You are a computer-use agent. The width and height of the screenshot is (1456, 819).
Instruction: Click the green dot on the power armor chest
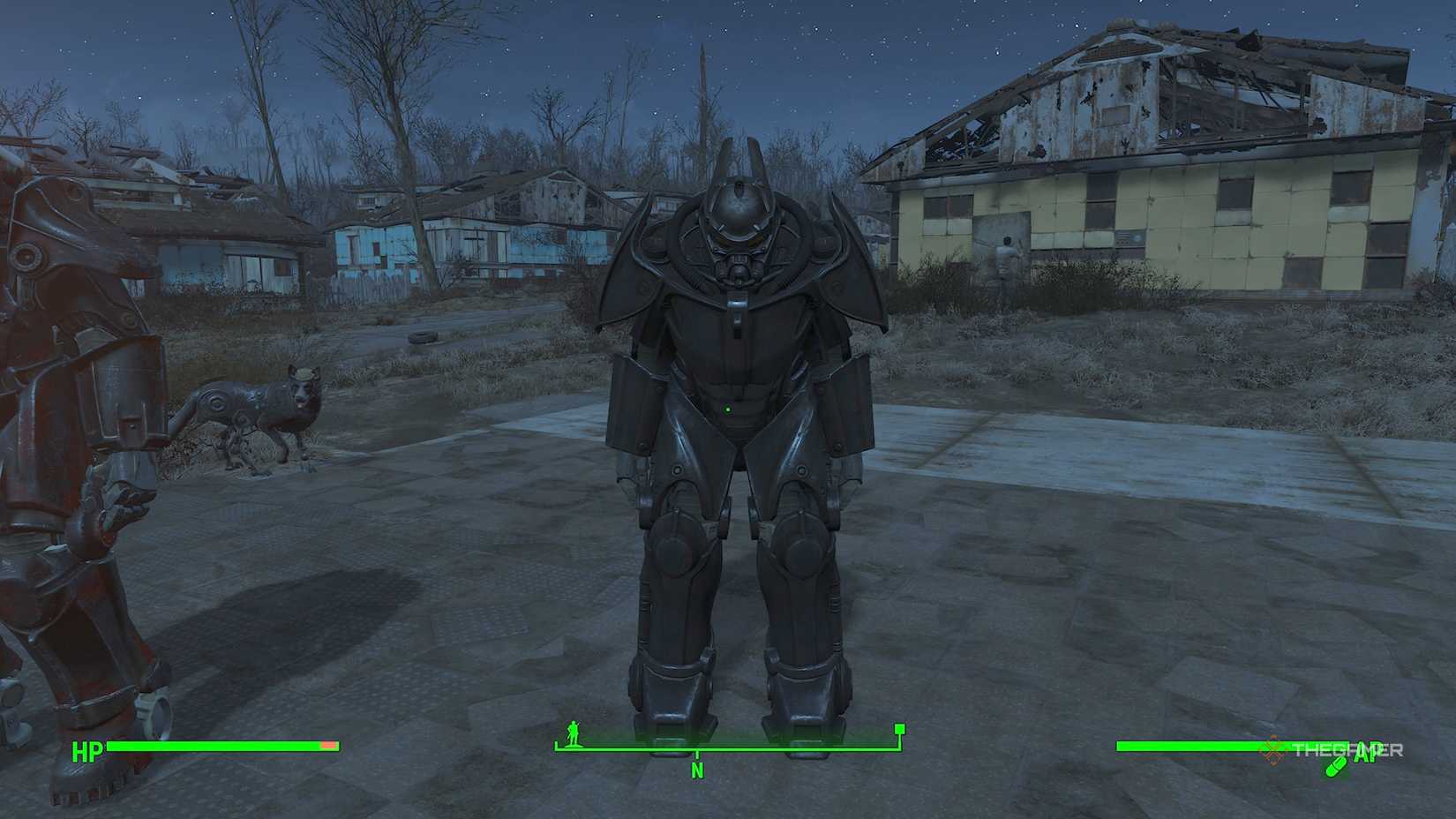[726, 409]
